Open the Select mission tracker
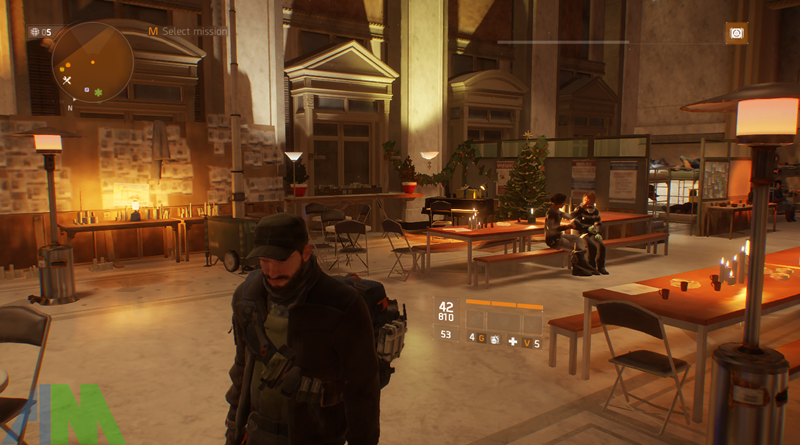 pos(188,32)
